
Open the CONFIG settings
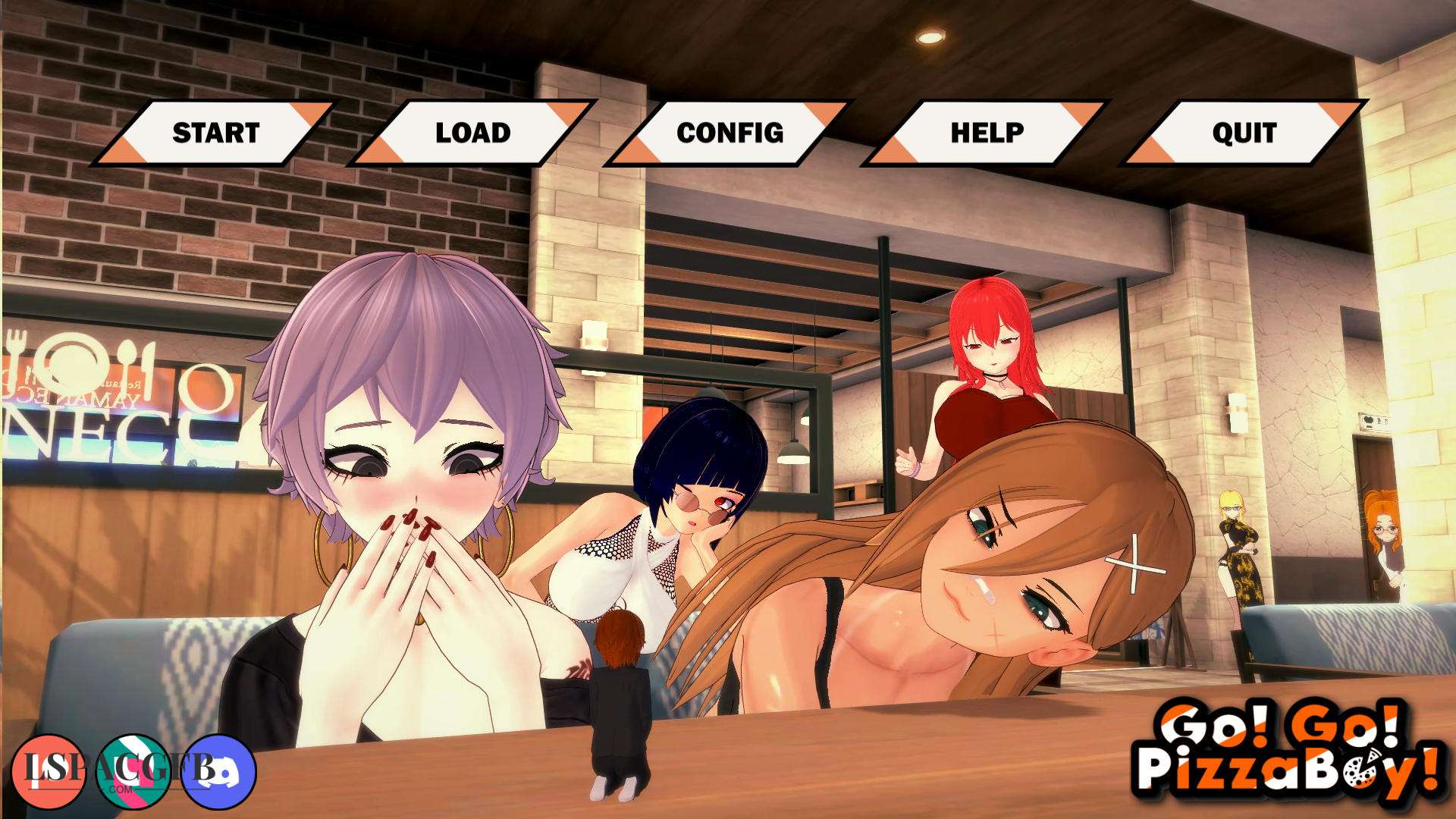730,133
